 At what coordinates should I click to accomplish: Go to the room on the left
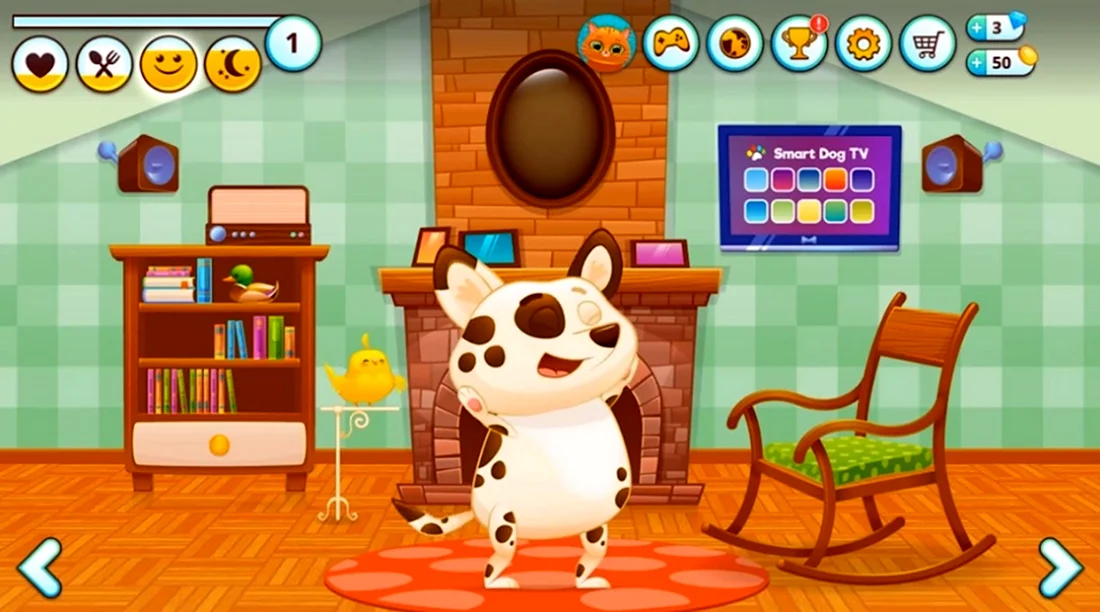pyautogui.click(x=40, y=567)
